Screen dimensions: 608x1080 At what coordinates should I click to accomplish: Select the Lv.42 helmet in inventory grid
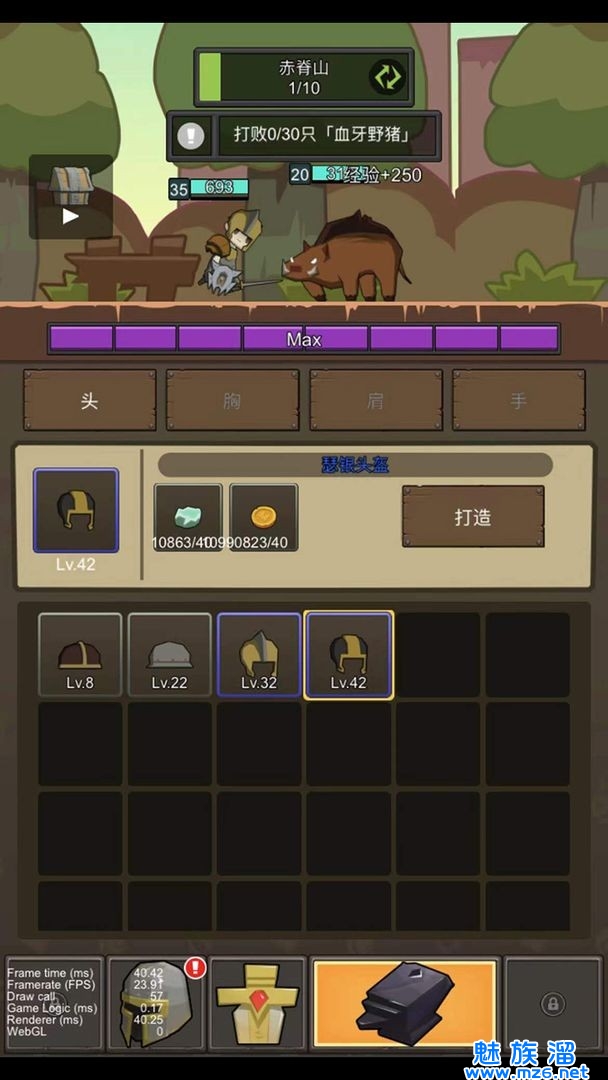coord(349,654)
